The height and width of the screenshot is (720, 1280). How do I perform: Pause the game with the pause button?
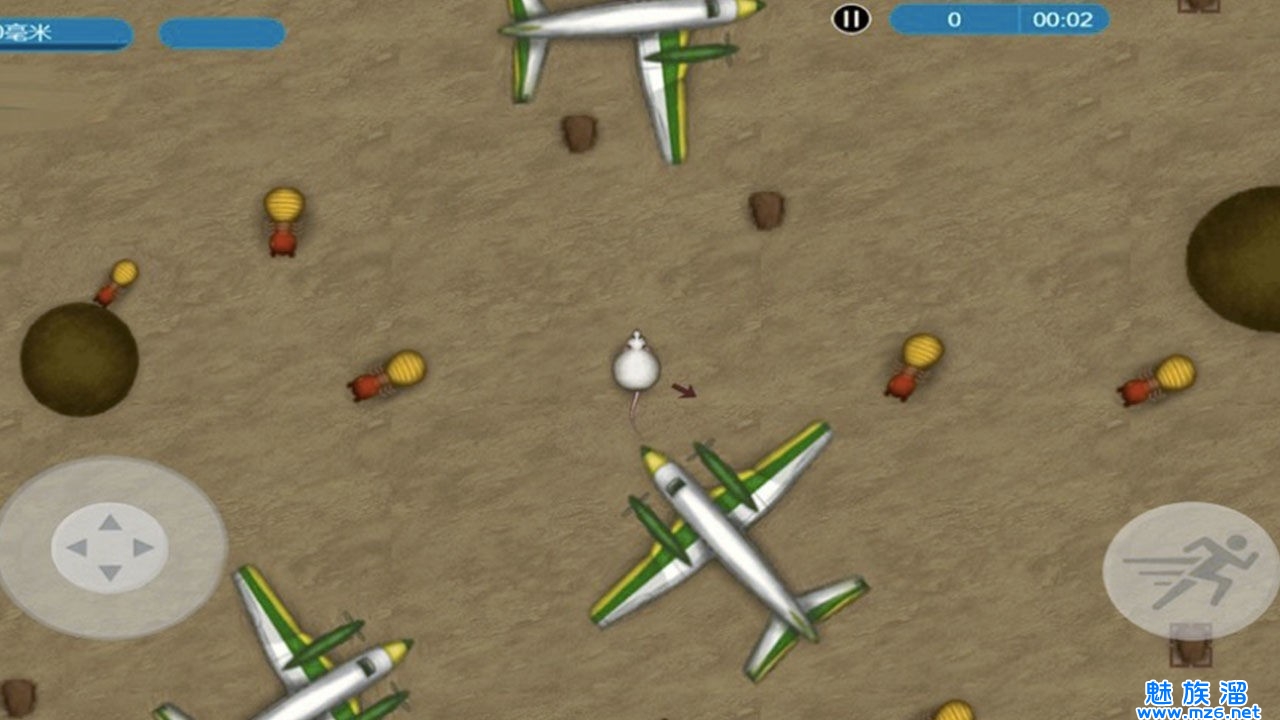(x=851, y=19)
